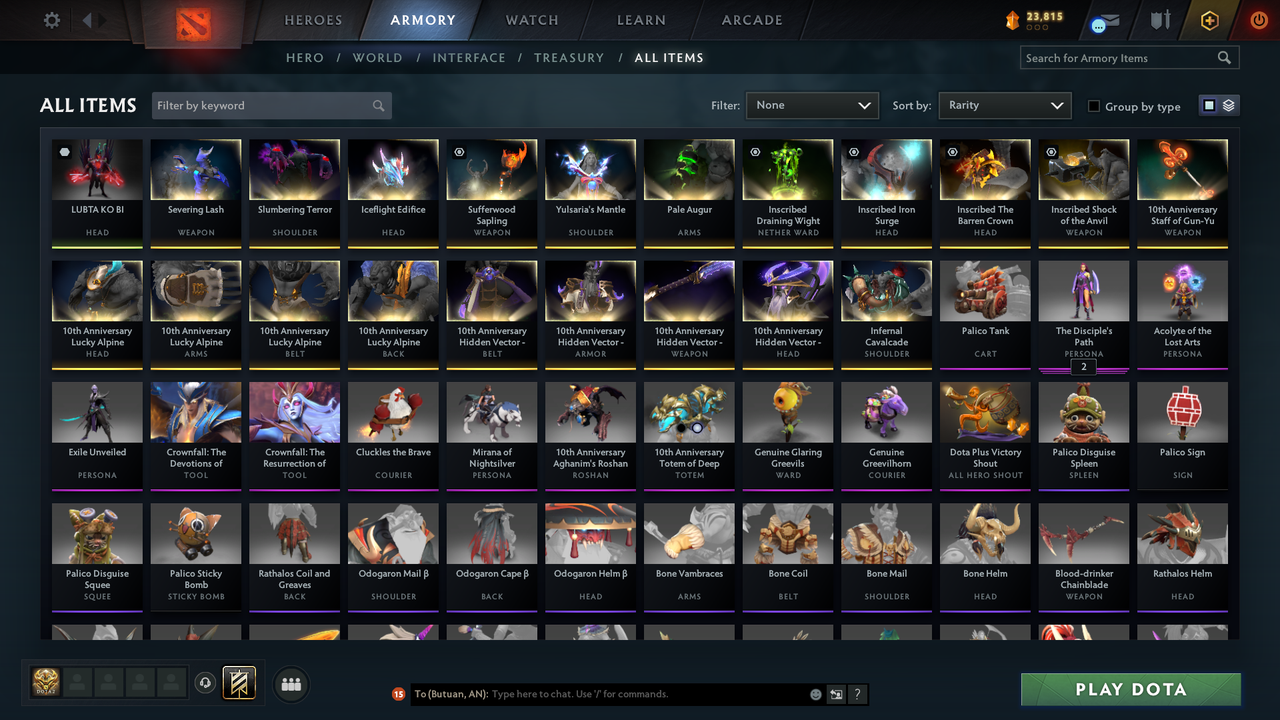Open the guild banner icon
The width and height of the screenshot is (1280, 720).
click(x=240, y=684)
